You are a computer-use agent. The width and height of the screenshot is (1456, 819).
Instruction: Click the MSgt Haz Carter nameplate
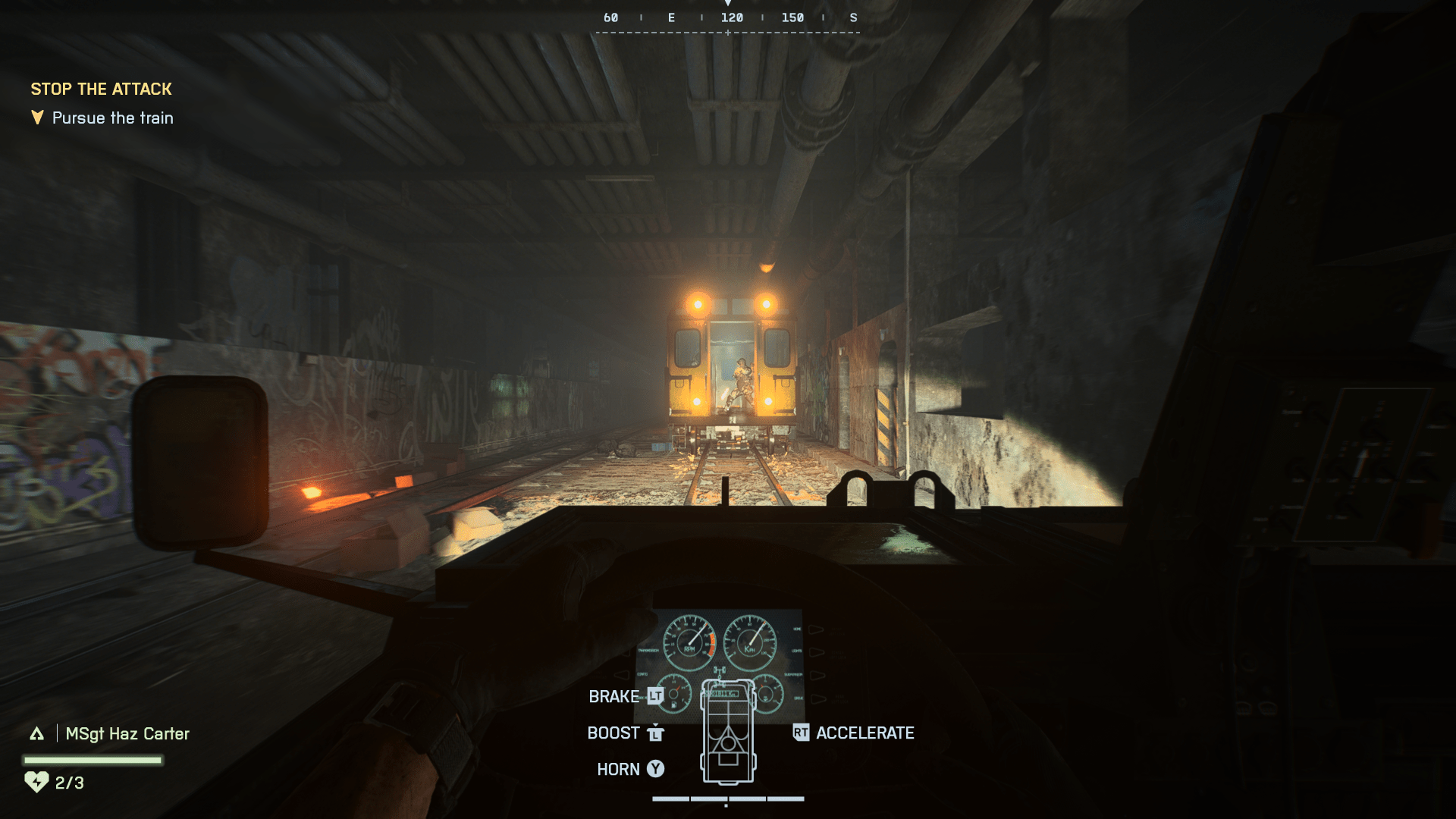tap(127, 734)
